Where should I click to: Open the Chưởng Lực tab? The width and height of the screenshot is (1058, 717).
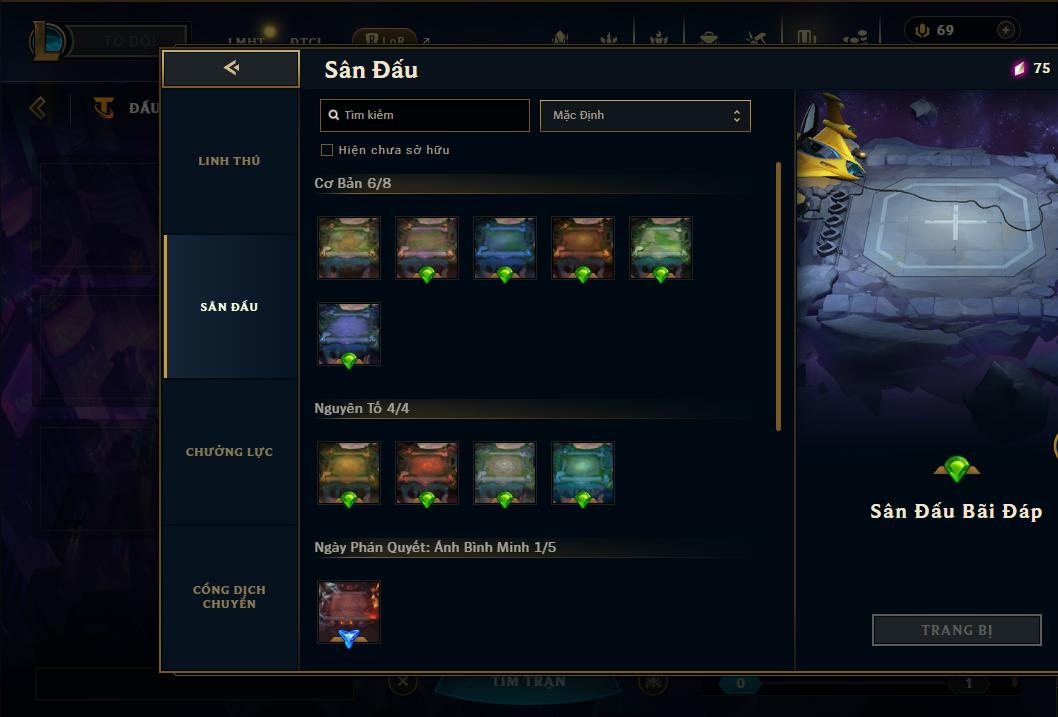point(229,452)
